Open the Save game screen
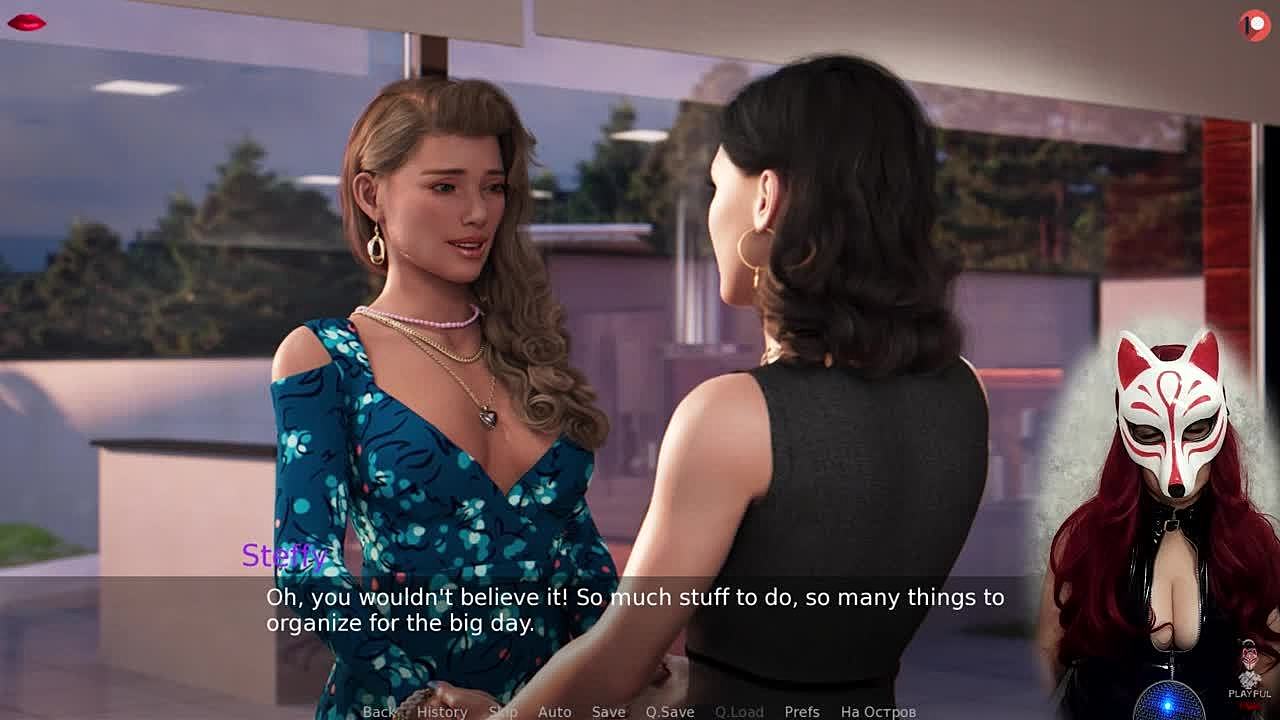 [x=608, y=711]
